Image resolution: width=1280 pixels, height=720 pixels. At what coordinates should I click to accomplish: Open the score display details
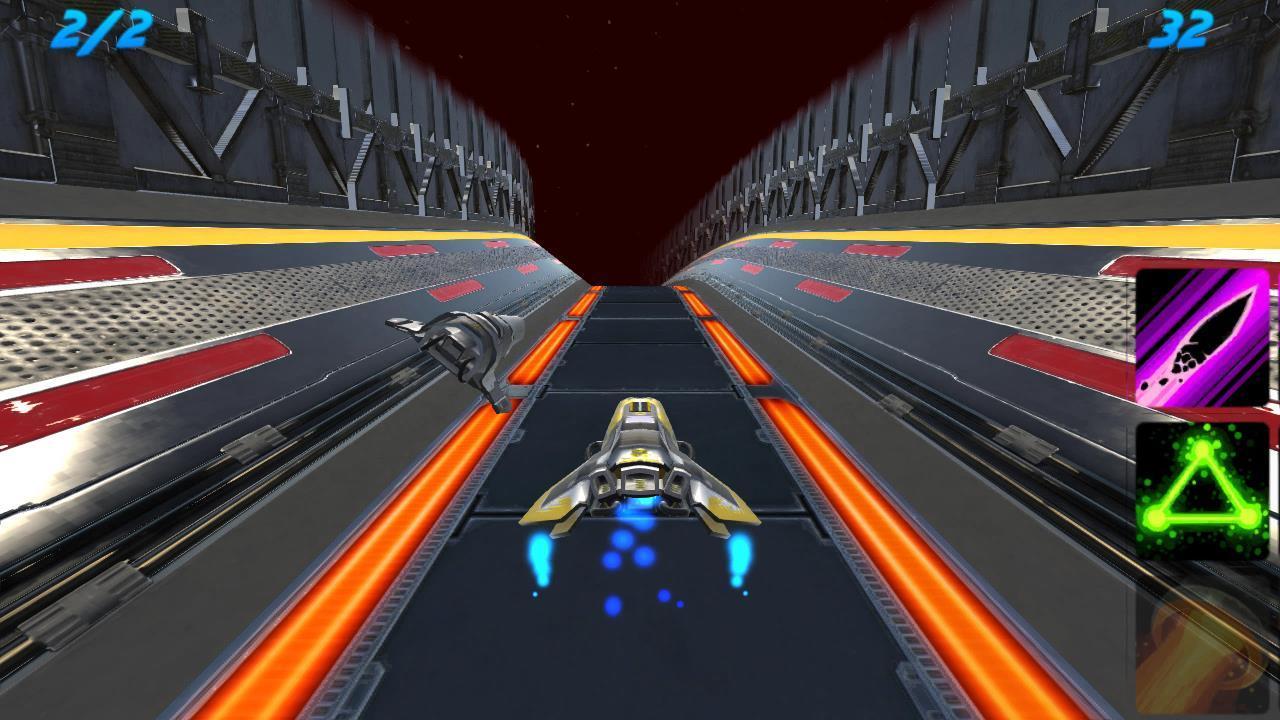1184,32
